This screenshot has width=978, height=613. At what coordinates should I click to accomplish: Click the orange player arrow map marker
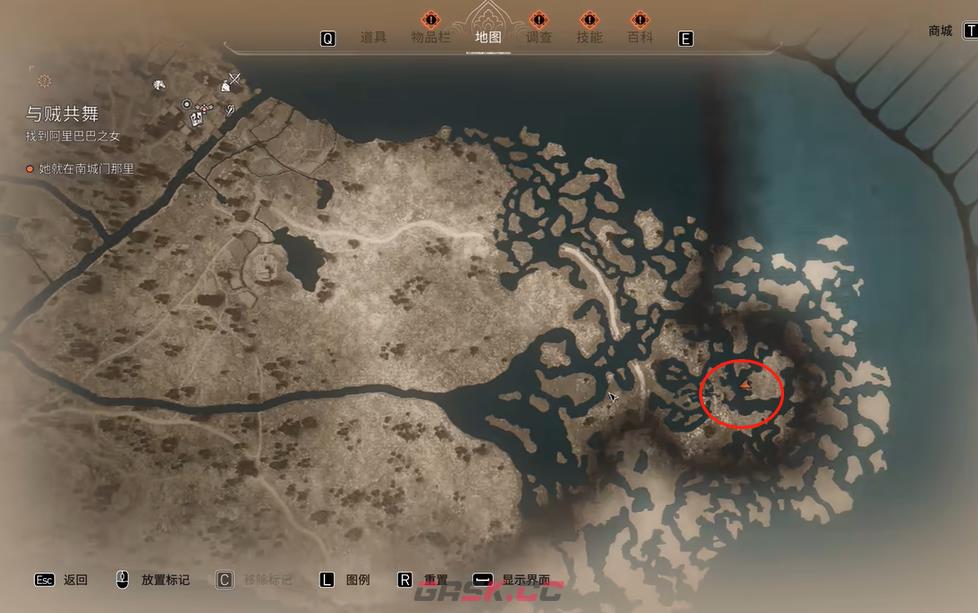click(x=745, y=383)
